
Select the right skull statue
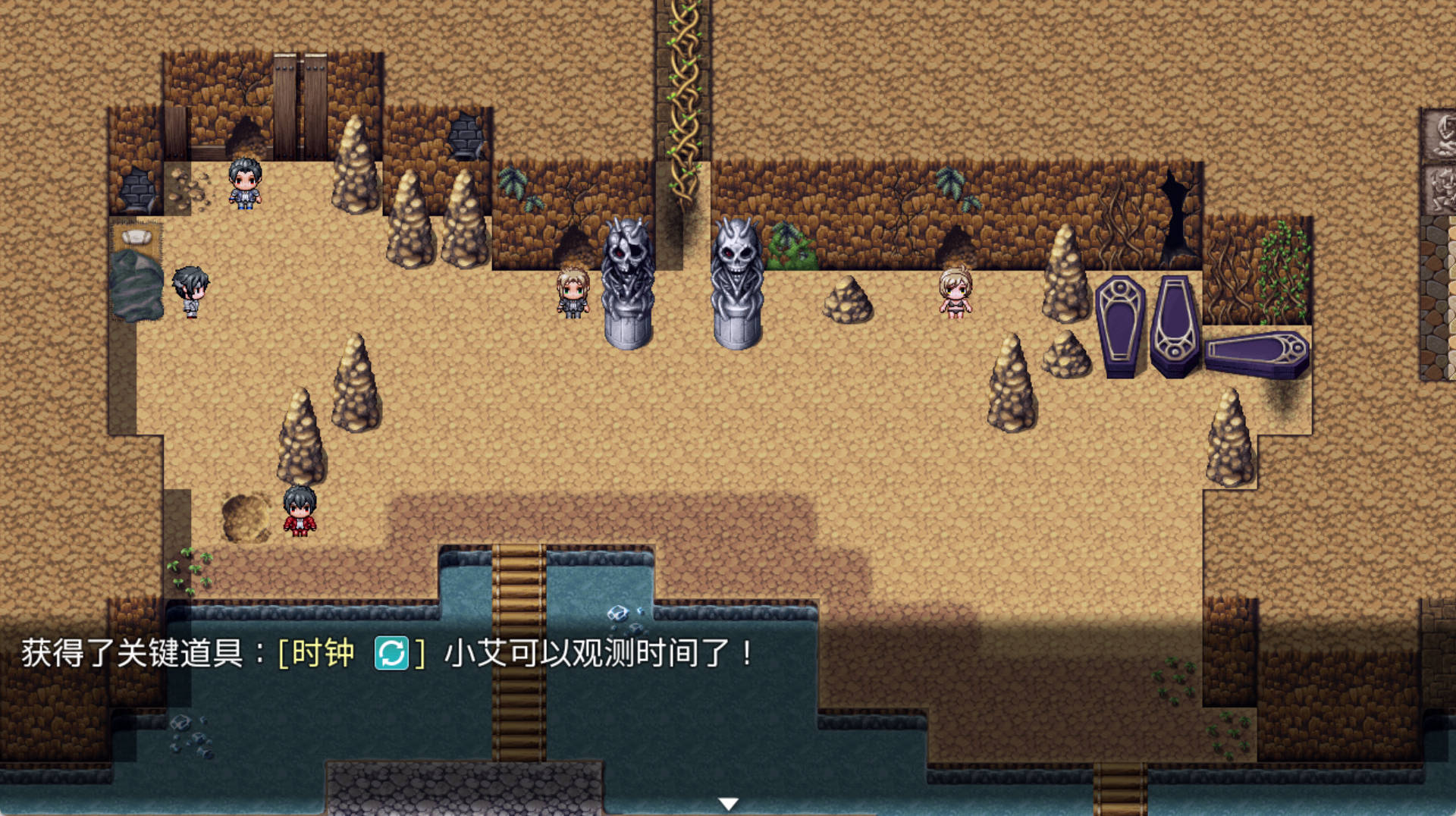point(736,273)
